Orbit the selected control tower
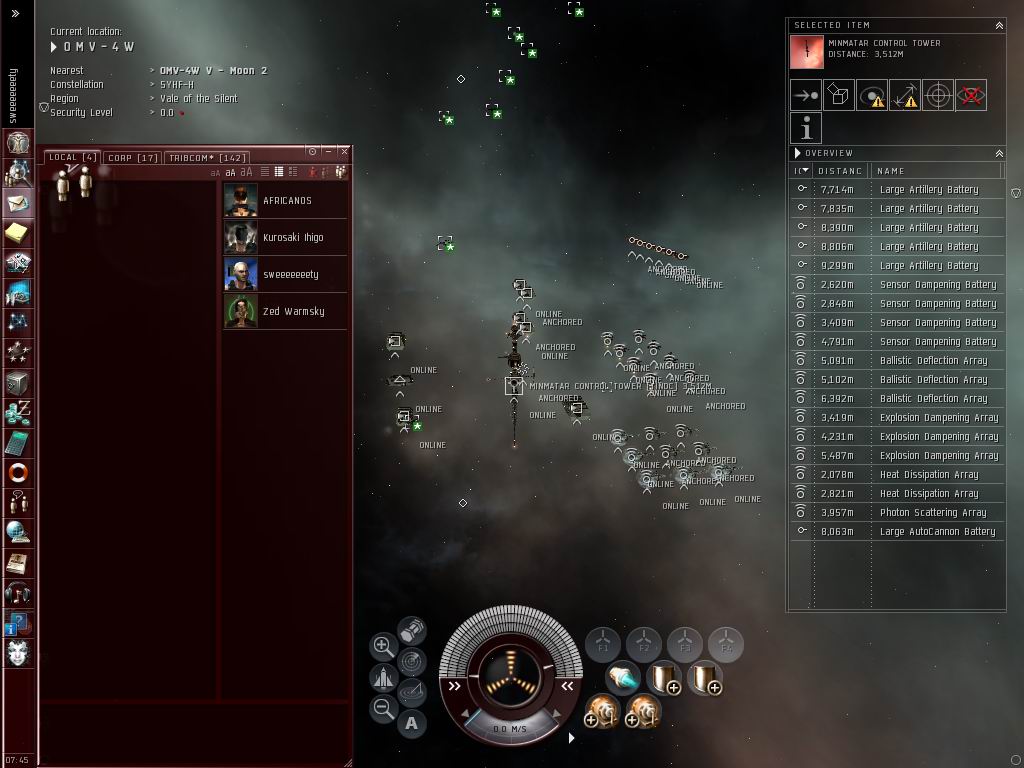Screen dimensions: 1024x768 872,95
